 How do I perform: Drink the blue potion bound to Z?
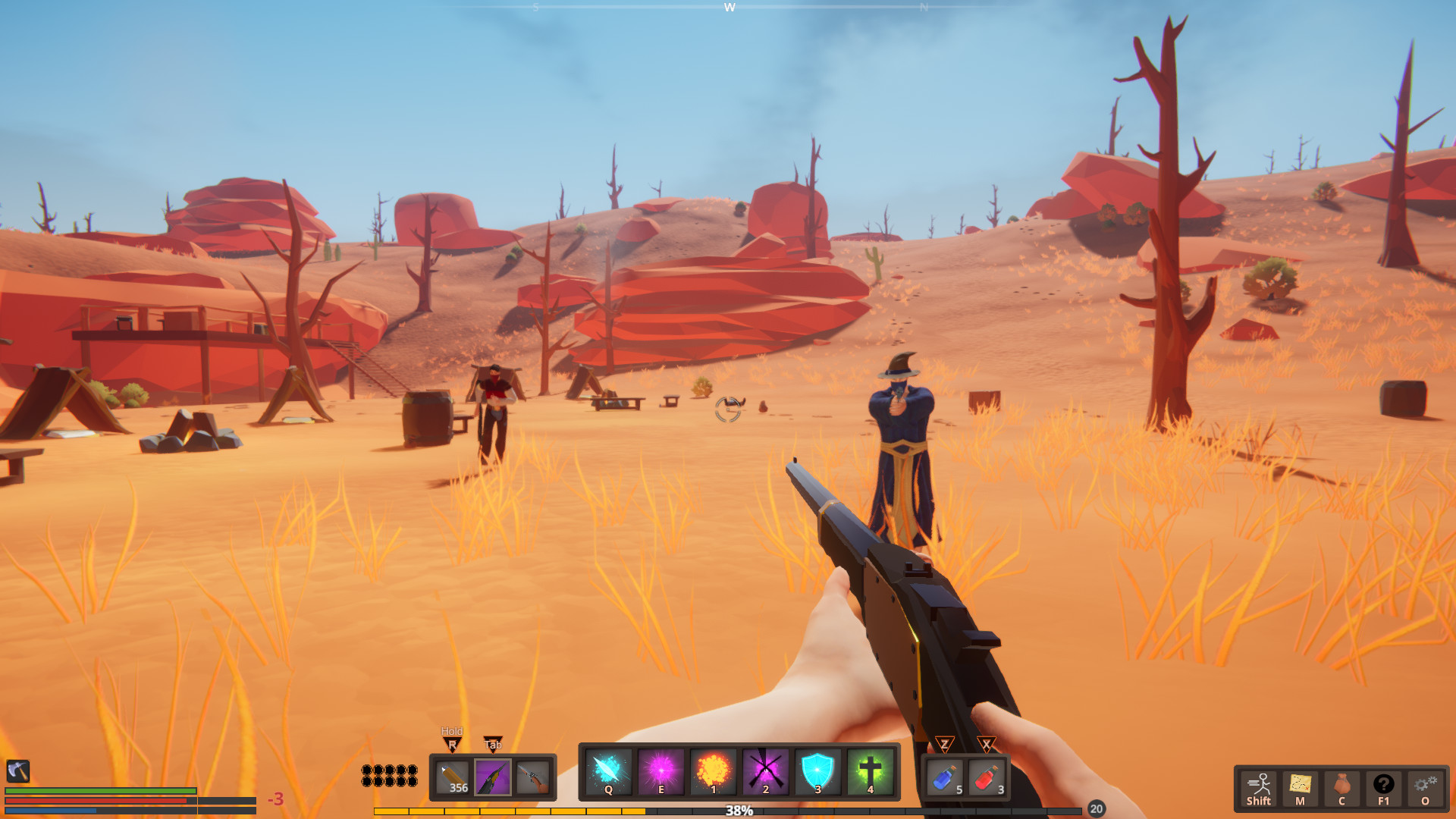click(x=946, y=777)
